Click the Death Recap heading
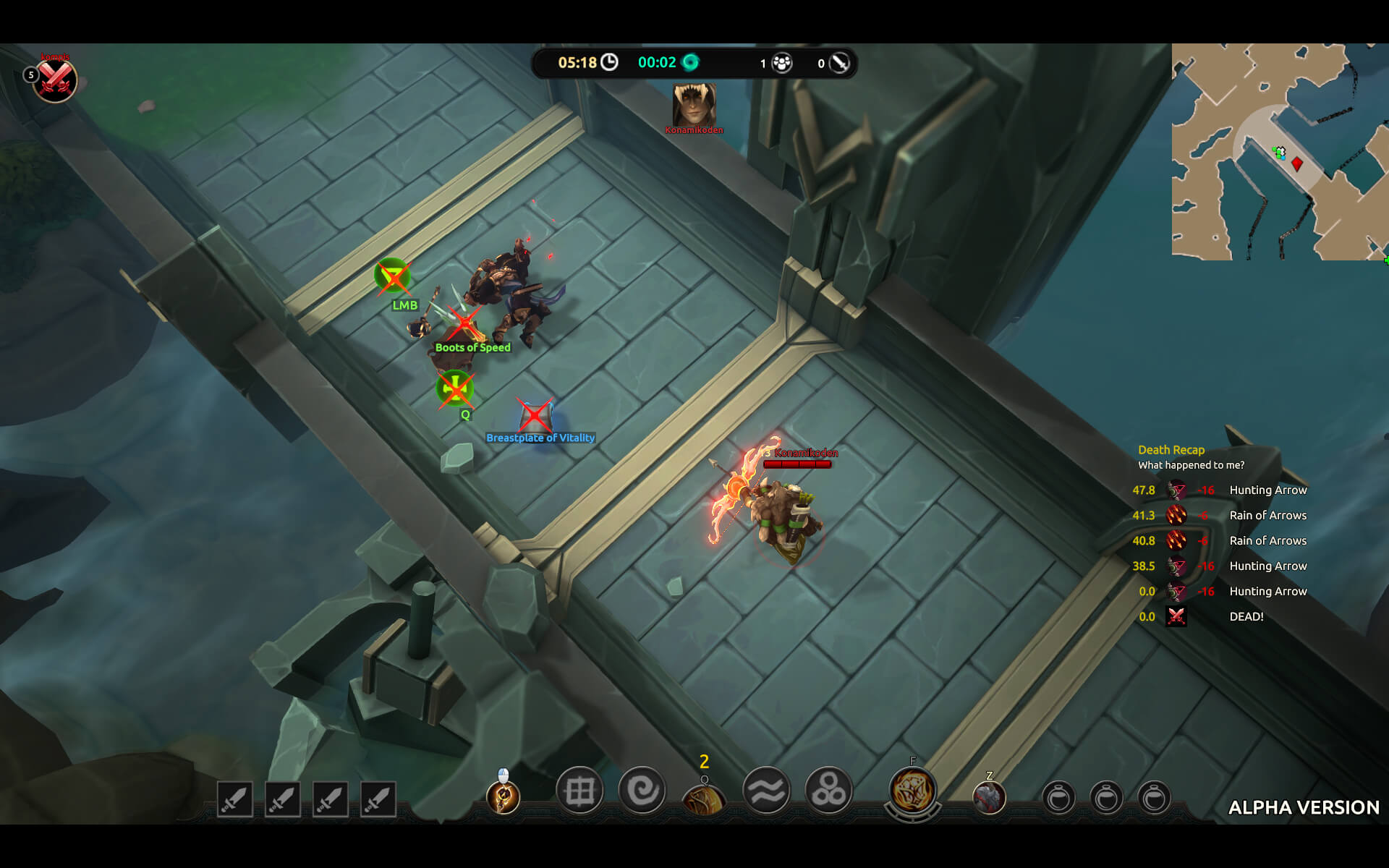 tap(1171, 450)
